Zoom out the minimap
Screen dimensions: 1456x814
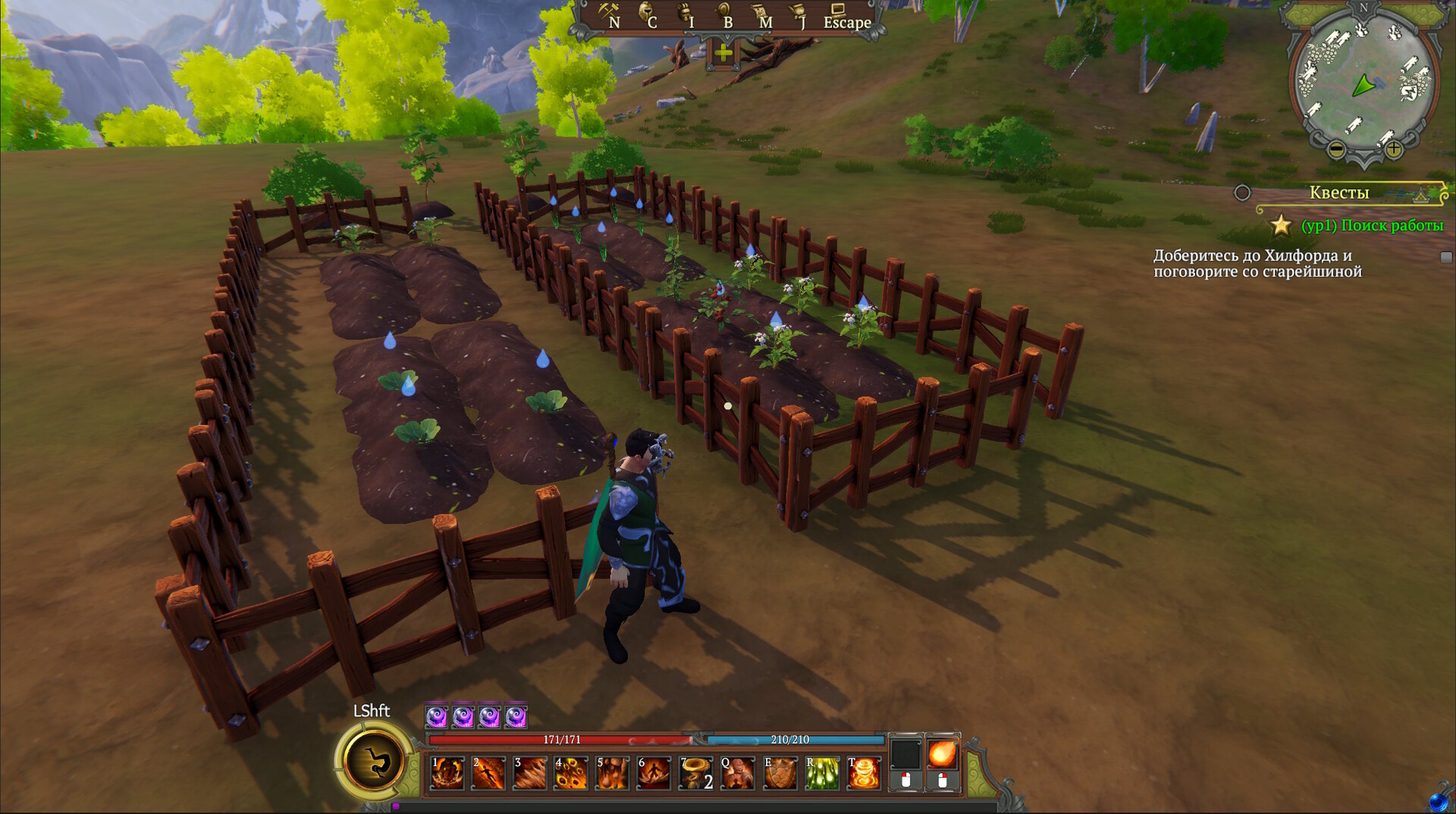point(1337,150)
